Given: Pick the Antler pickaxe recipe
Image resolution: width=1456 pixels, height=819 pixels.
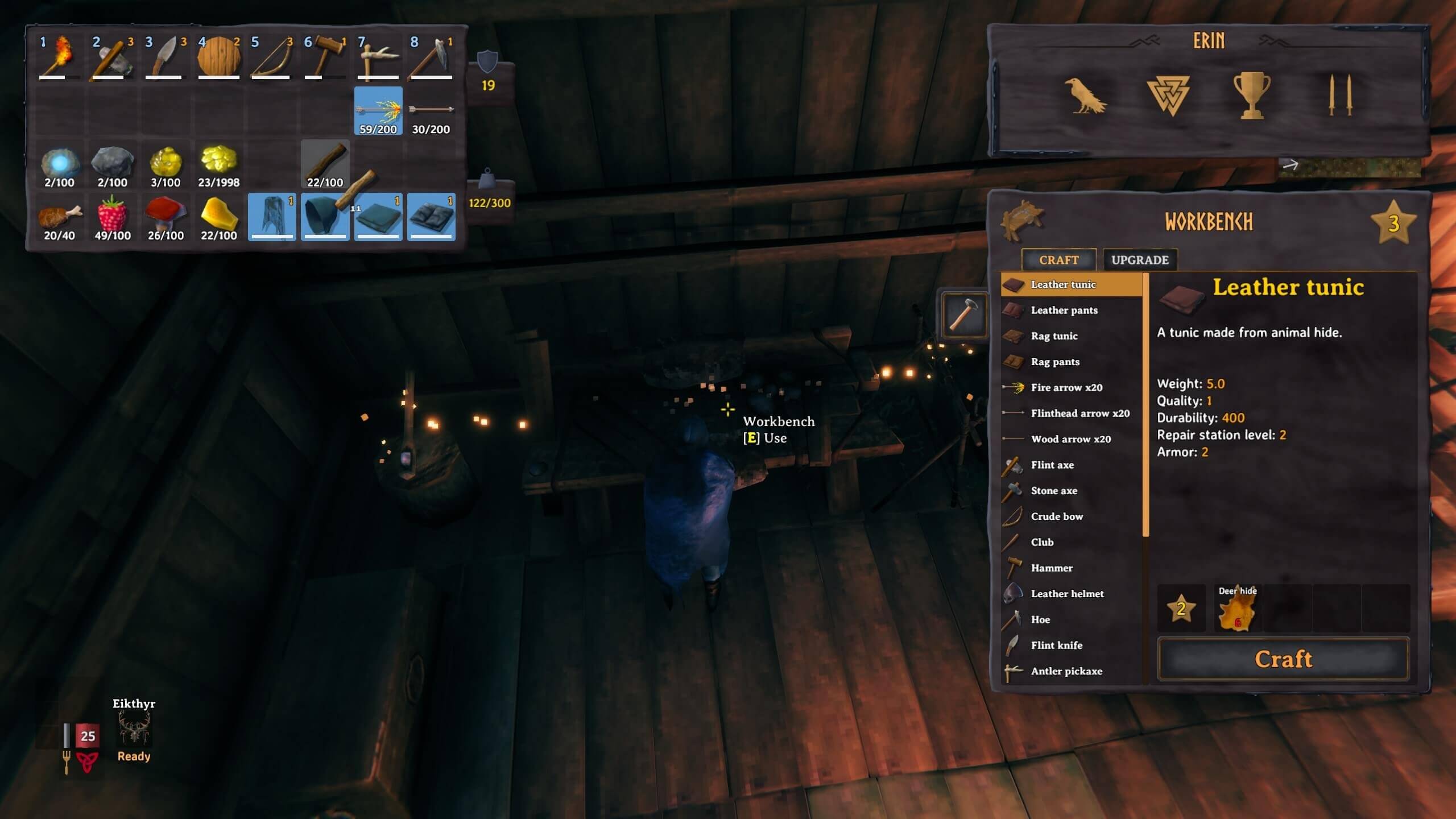Looking at the screenshot, I should [1066, 671].
